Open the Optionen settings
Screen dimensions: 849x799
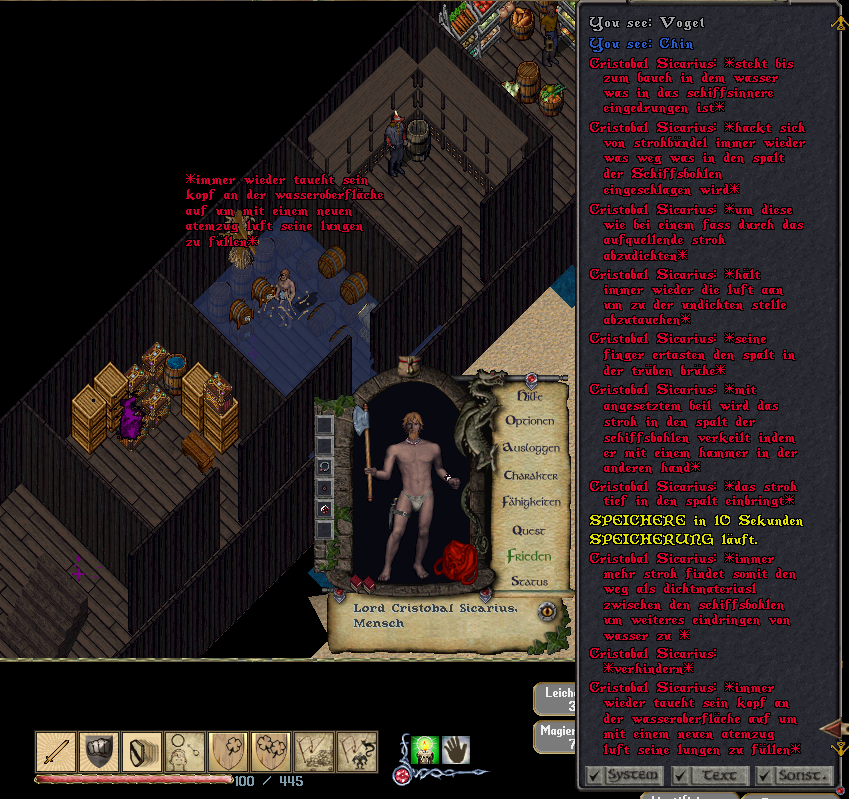click(x=529, y=421)
